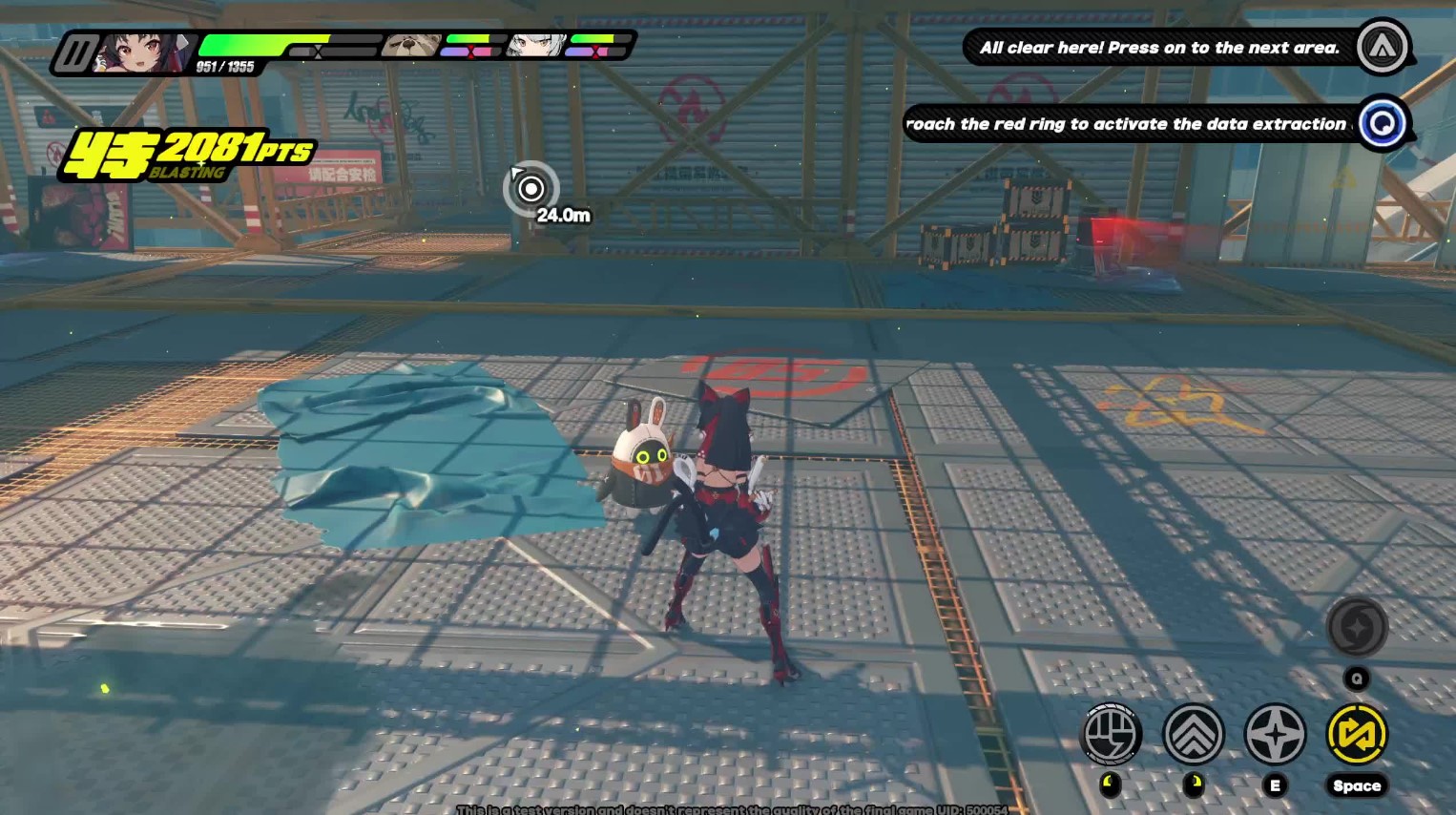Pause the game with the pause button
This screenshot has height=815, width=1456.
74,53
